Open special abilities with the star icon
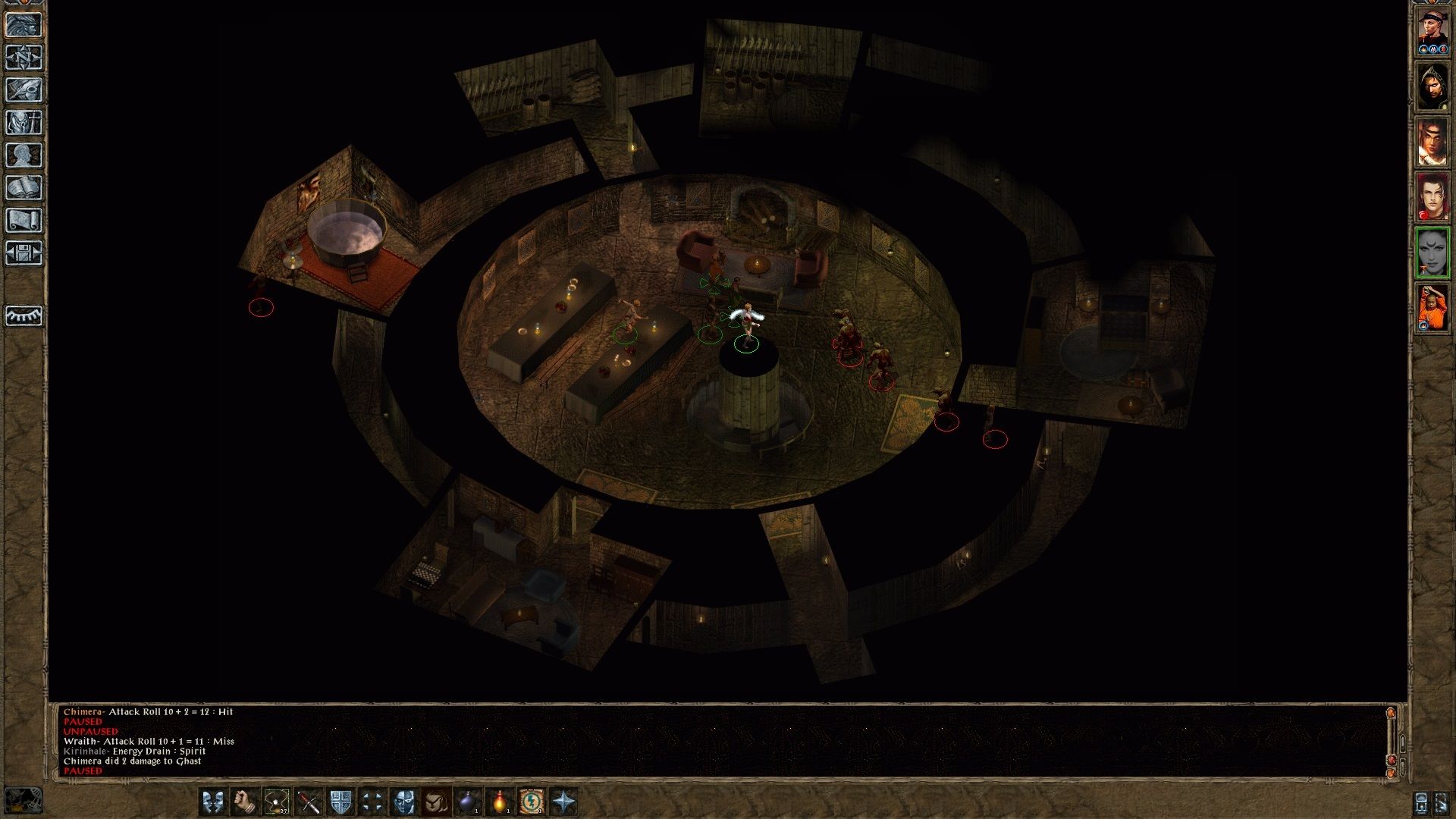 click(563, 802)
